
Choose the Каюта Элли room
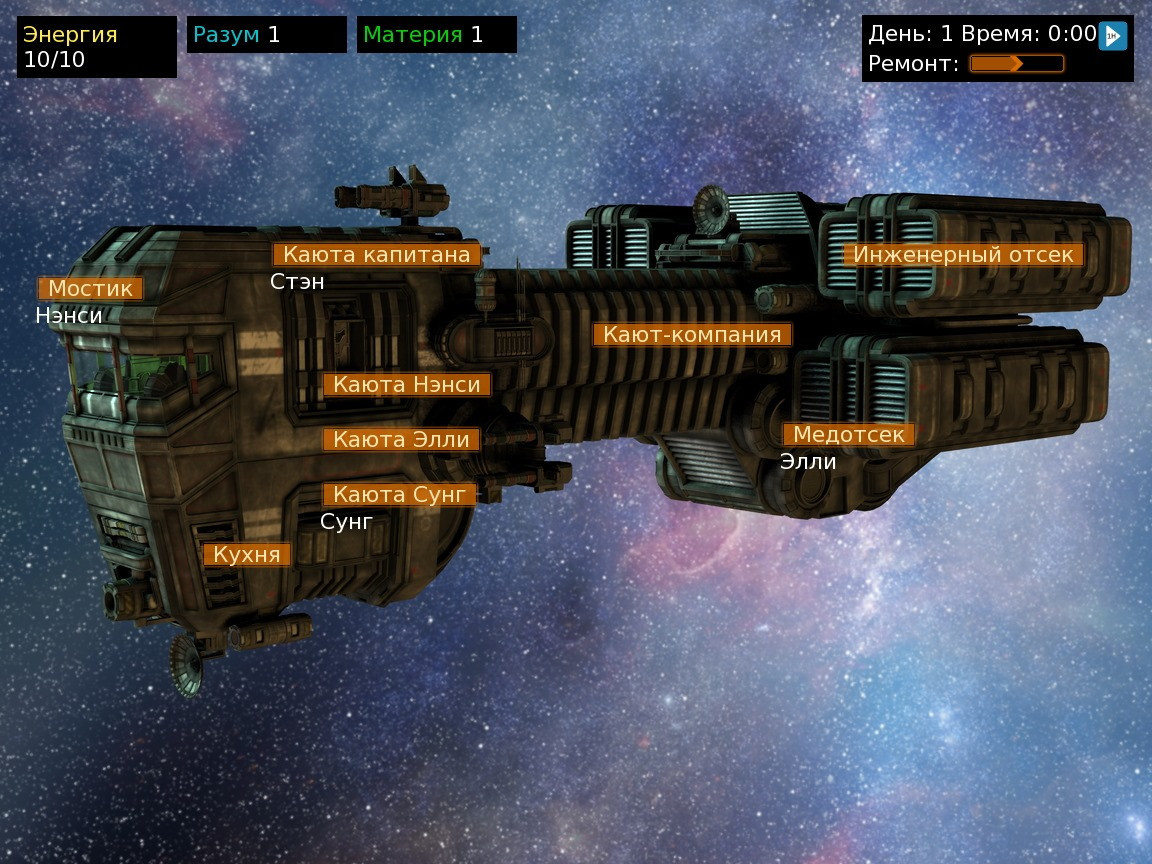401,439
